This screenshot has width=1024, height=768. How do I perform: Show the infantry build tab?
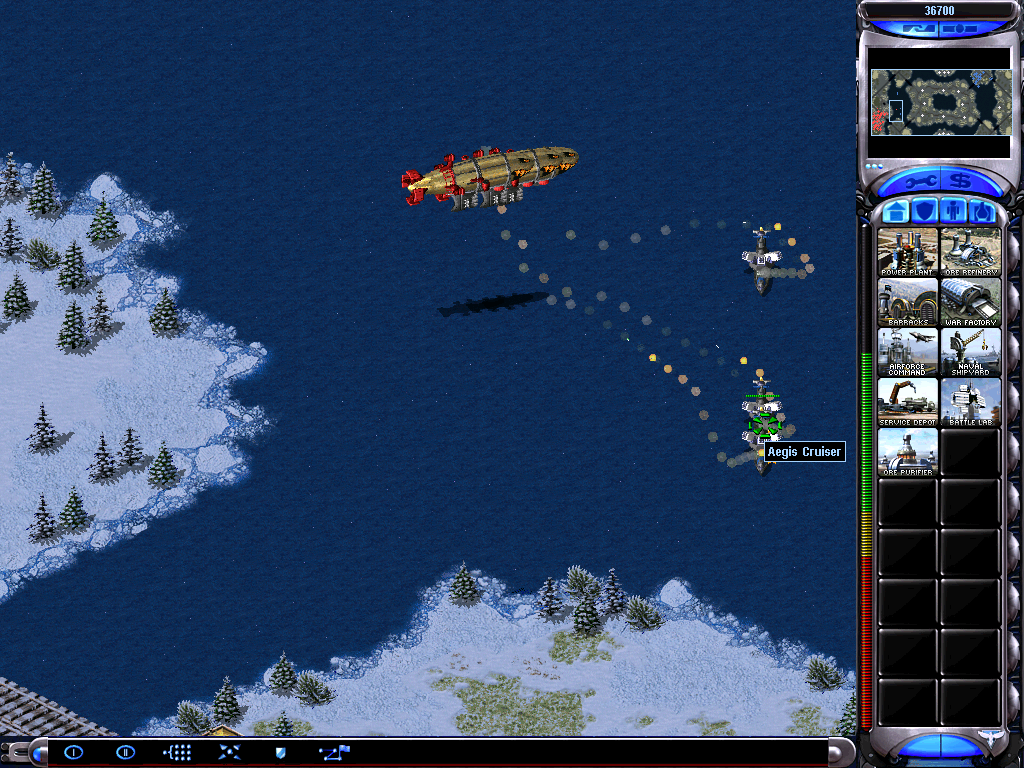point(954,212)
